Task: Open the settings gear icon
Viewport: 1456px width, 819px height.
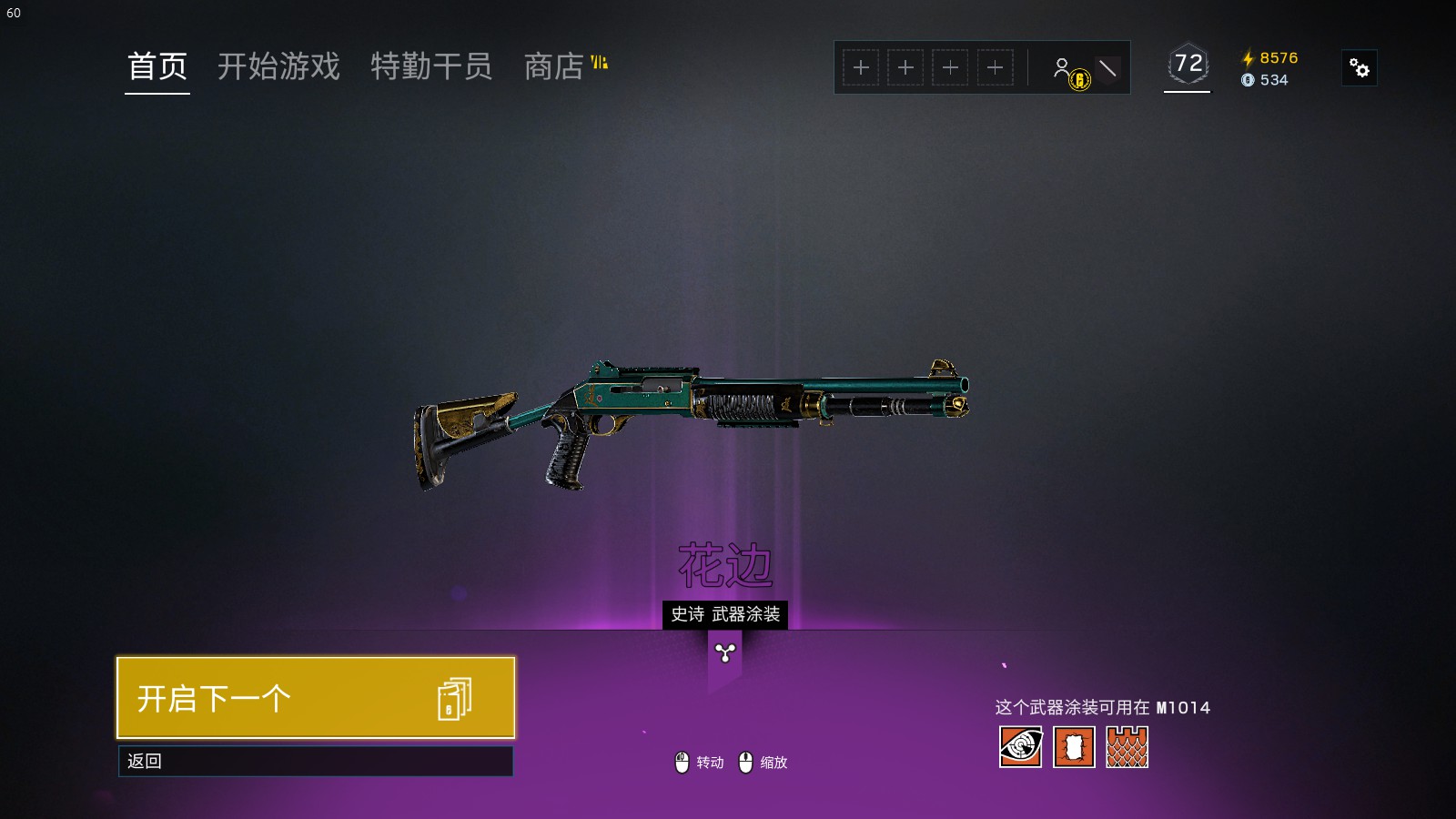Action: 1360,68
